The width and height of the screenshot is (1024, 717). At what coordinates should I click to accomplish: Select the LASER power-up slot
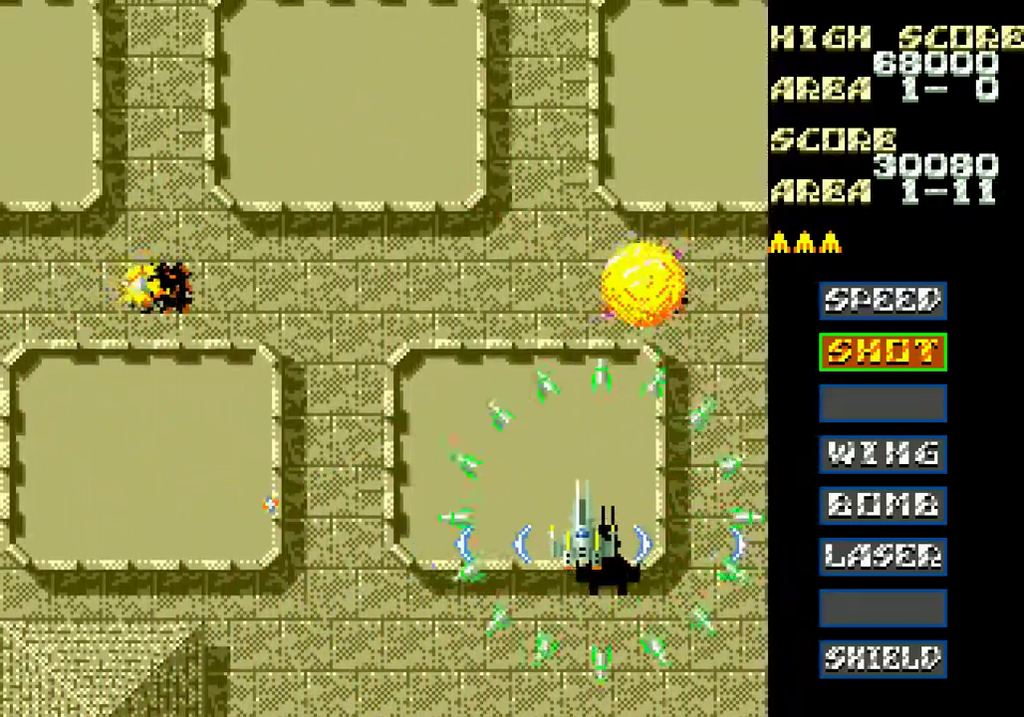[883, 556]
